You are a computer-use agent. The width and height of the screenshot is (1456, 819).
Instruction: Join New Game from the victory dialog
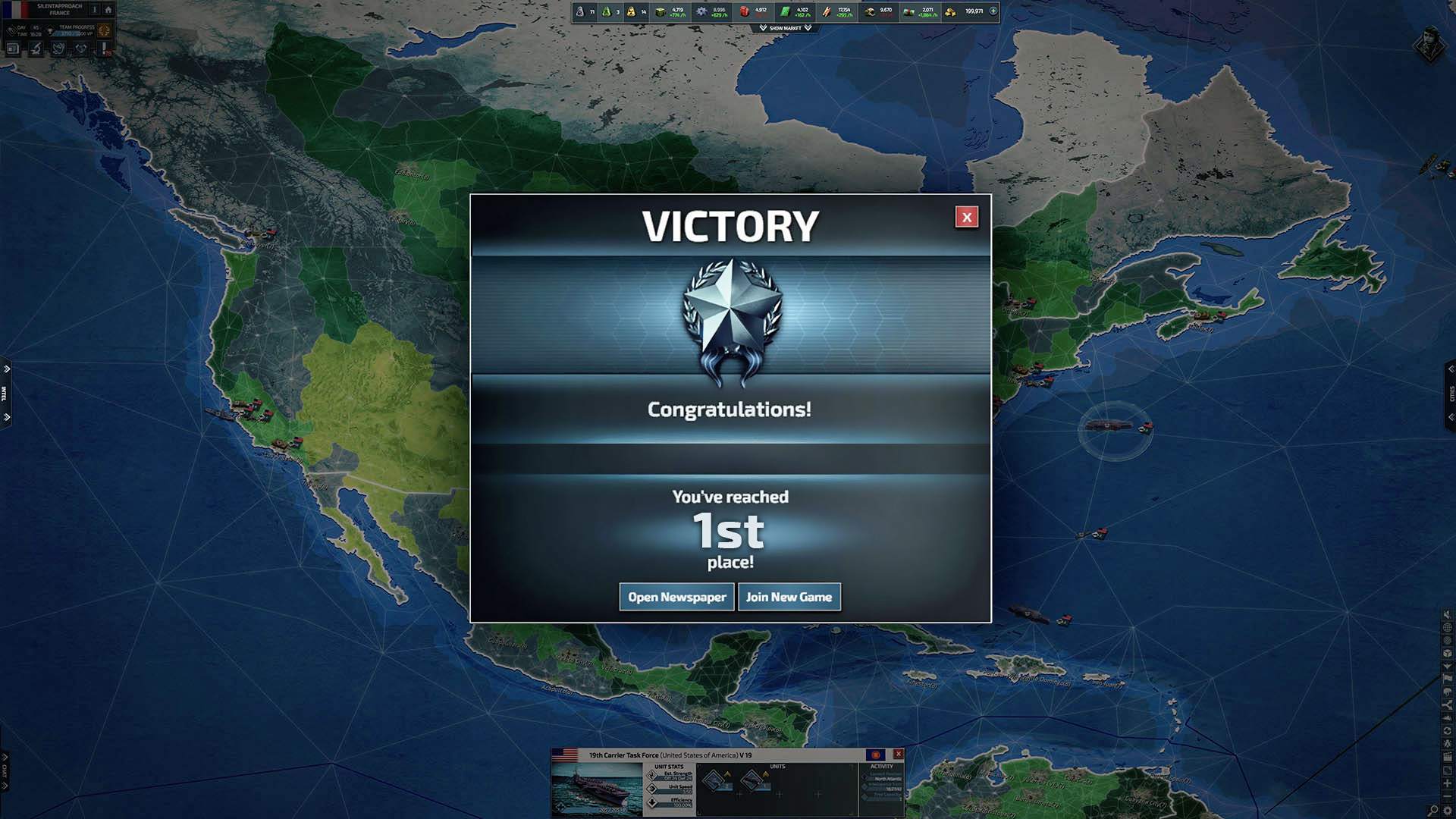(x=789, y=597)
